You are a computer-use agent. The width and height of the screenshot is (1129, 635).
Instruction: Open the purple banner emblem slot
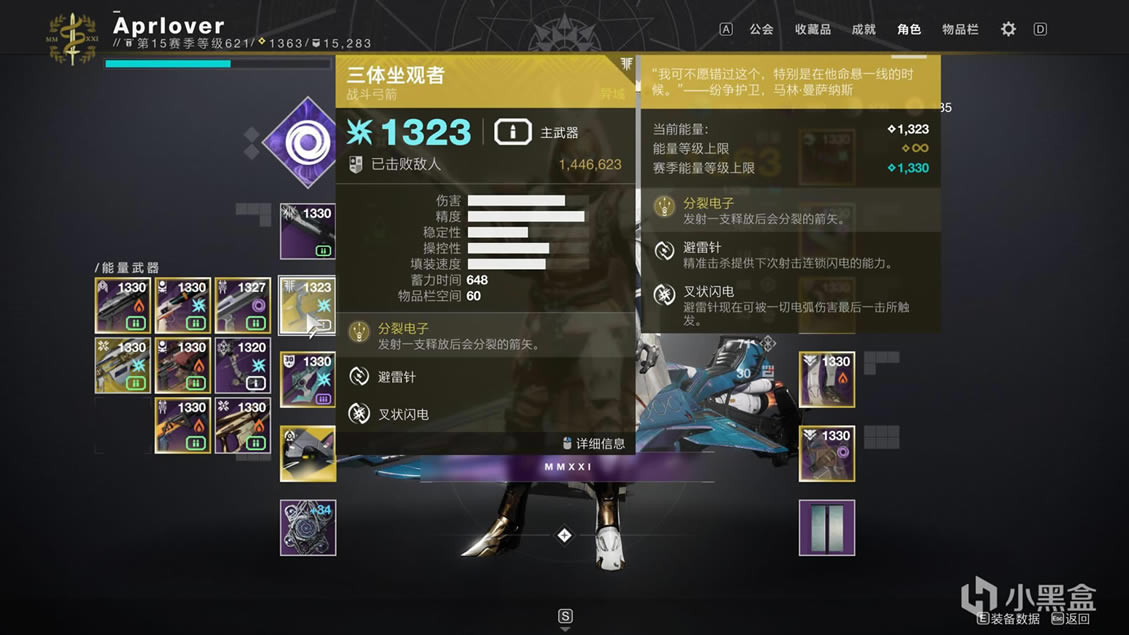pos(827,528)
